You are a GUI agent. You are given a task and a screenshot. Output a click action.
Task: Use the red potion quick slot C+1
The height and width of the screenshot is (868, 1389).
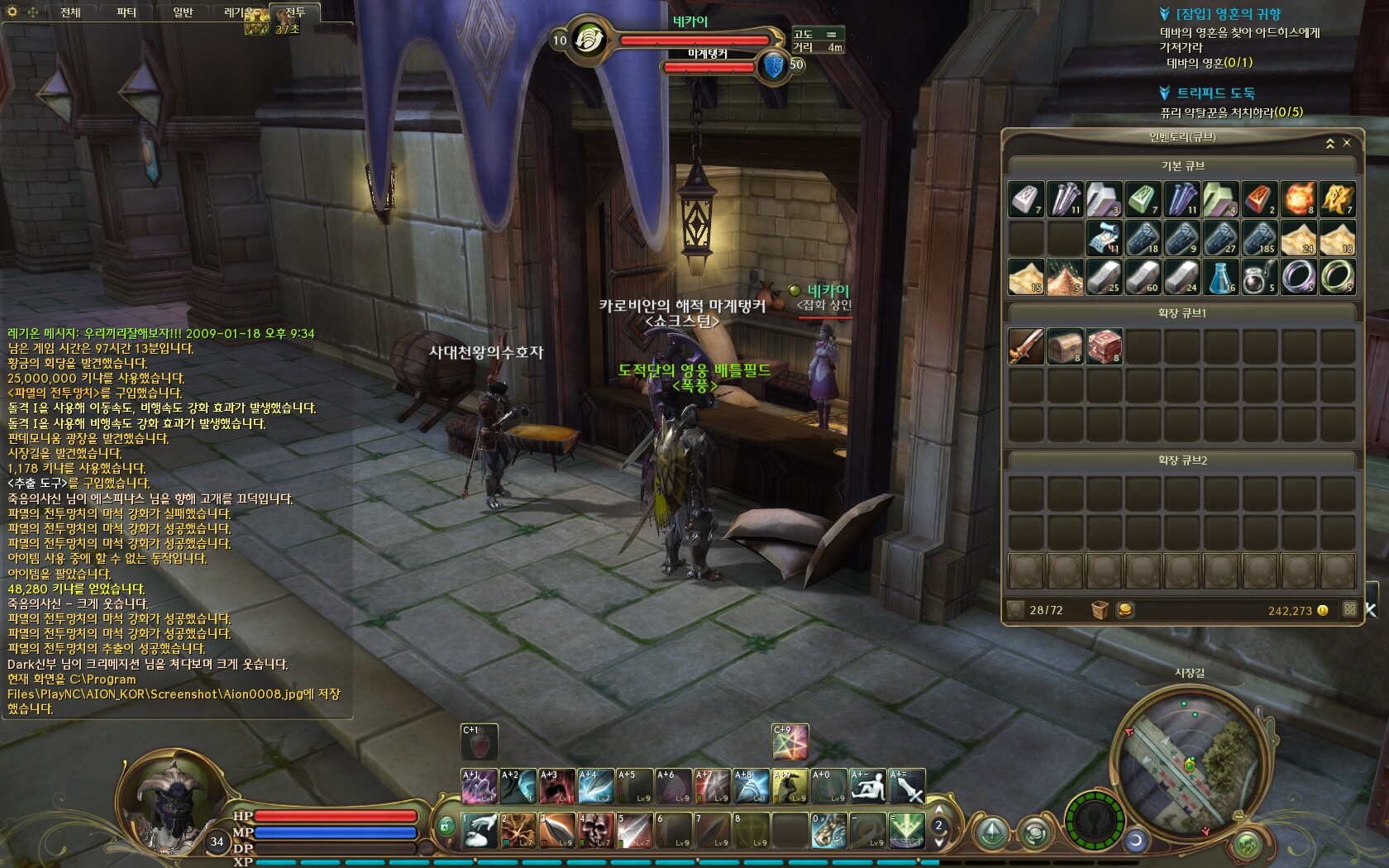pos(479,742)
